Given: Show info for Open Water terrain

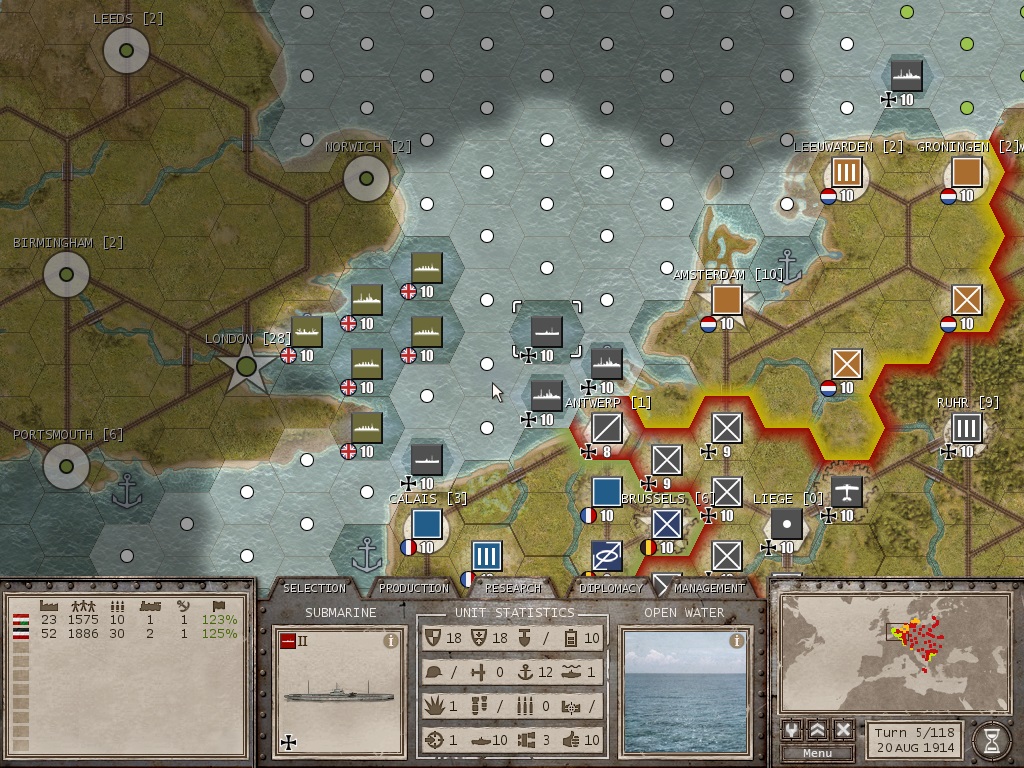Looking at the screenshot, I should [737, 641].
